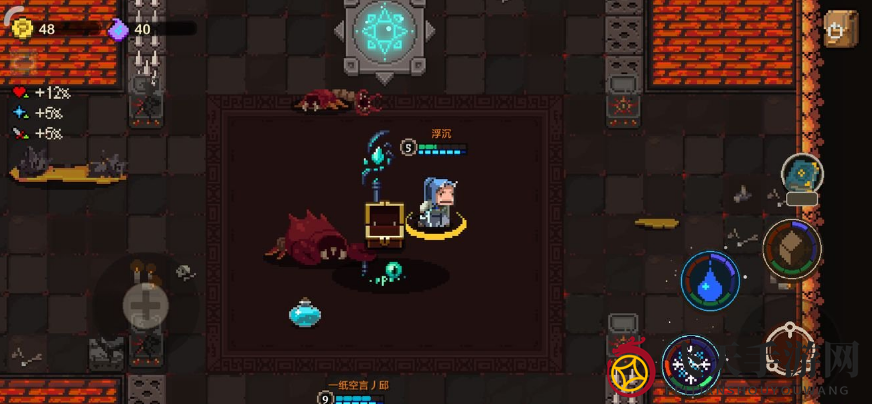Open the teal pet portrait icon
Image resolution: width=872 pixels, height=404 pixels.
[801, 175]
